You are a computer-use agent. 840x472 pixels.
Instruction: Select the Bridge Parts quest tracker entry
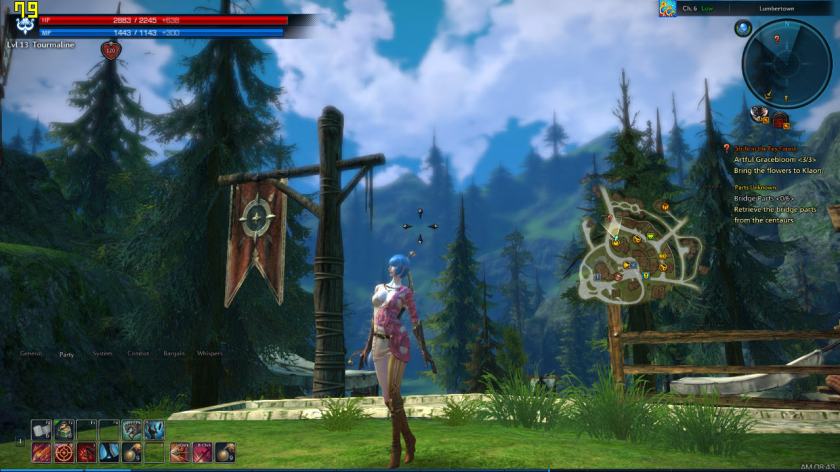(x=762, y=198)
